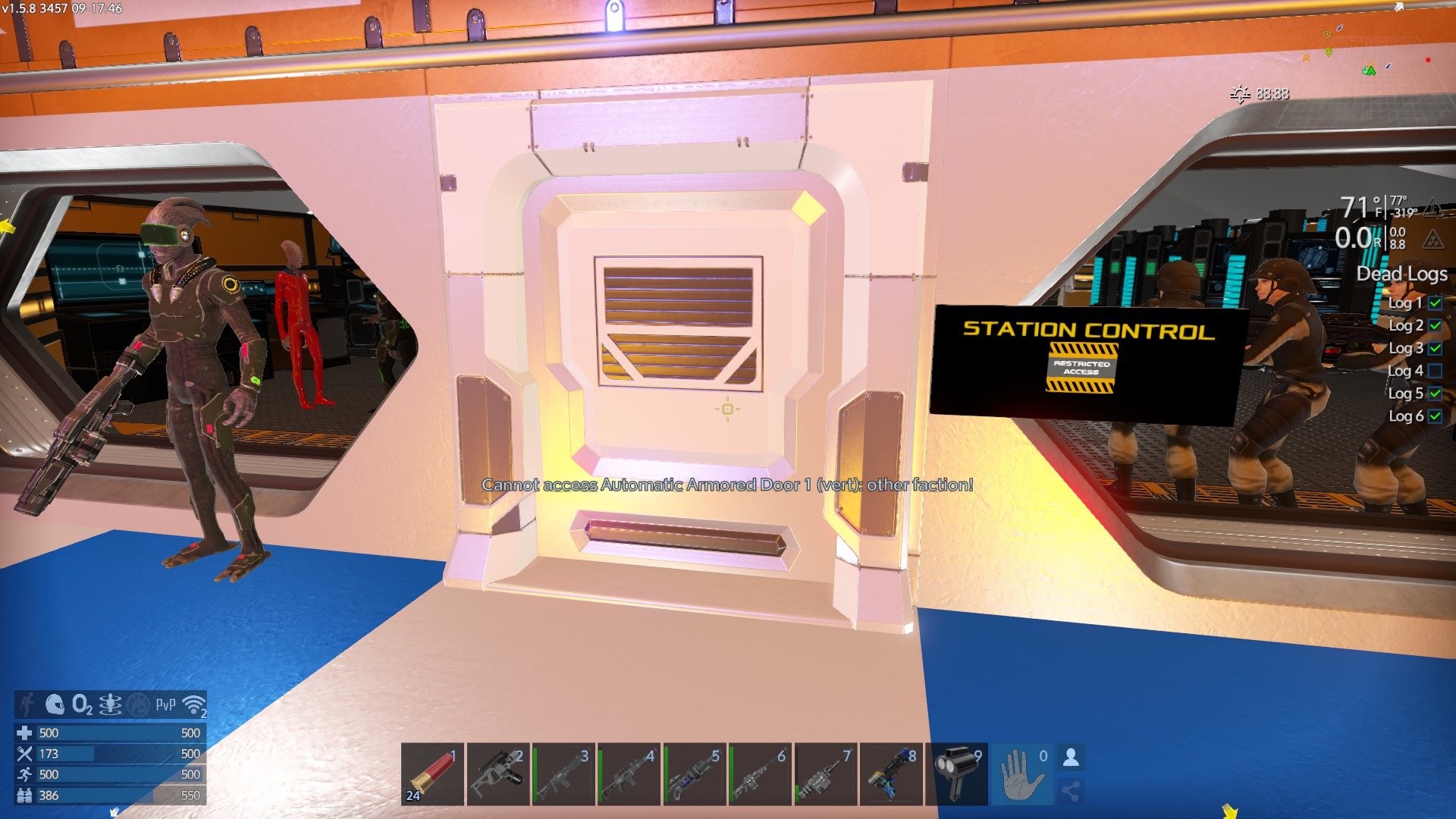Choose the empty hand slot
Screen dimensions: 1456x819
point(1021,773)
